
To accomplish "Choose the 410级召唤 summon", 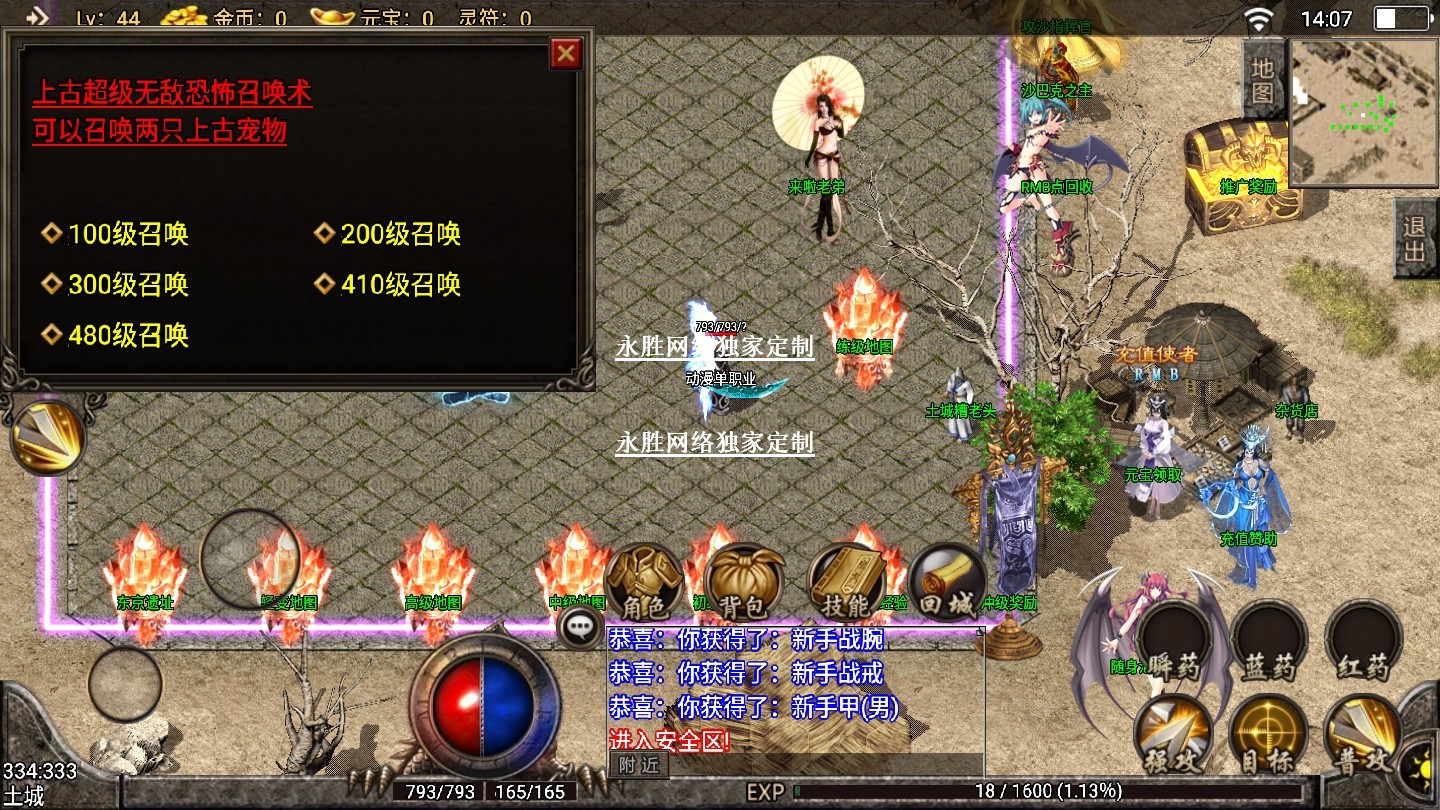I will click(x=400, y=285).
